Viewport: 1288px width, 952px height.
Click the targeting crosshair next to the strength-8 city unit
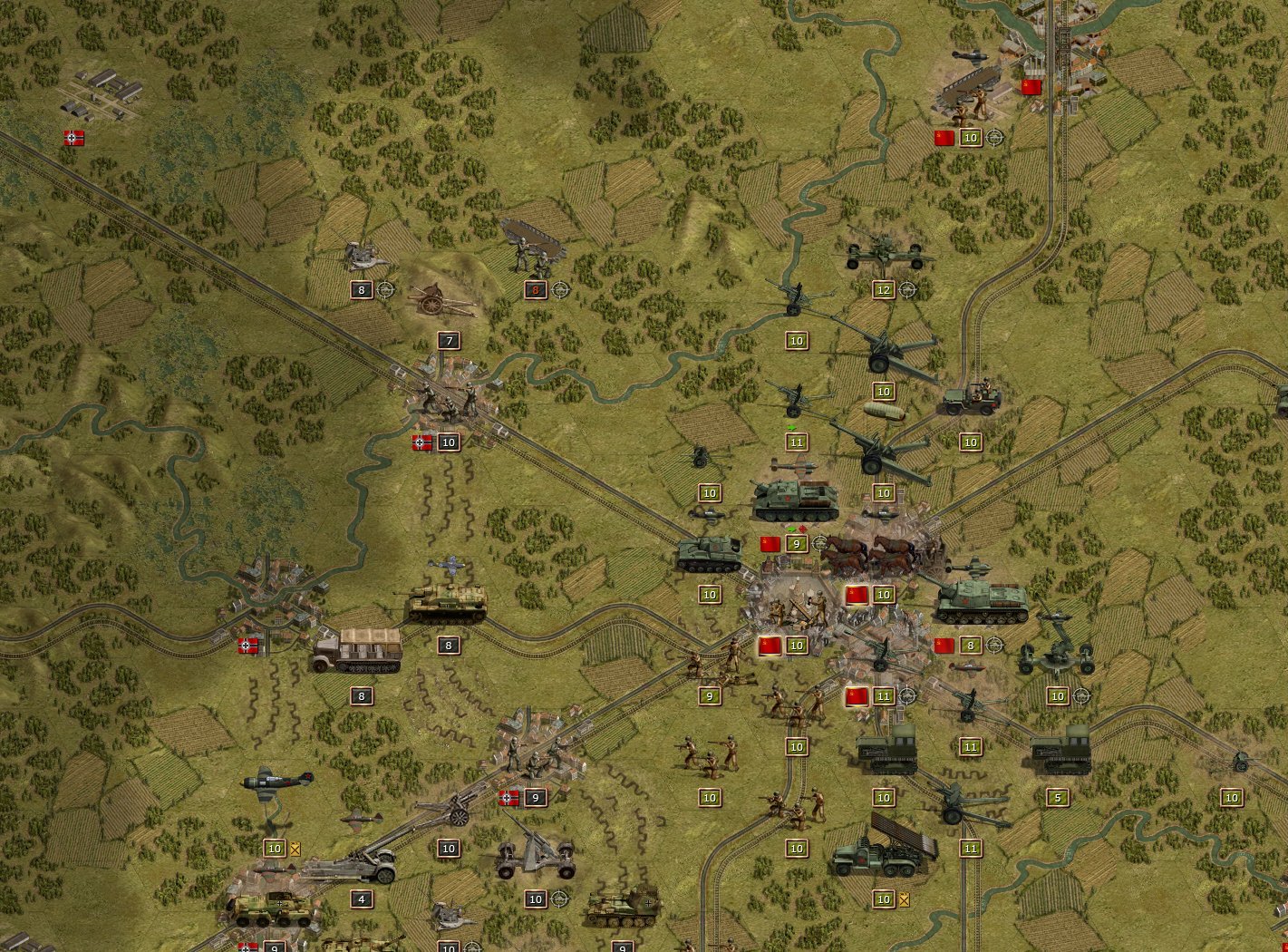pyautogui.click(x=995, y=646)
